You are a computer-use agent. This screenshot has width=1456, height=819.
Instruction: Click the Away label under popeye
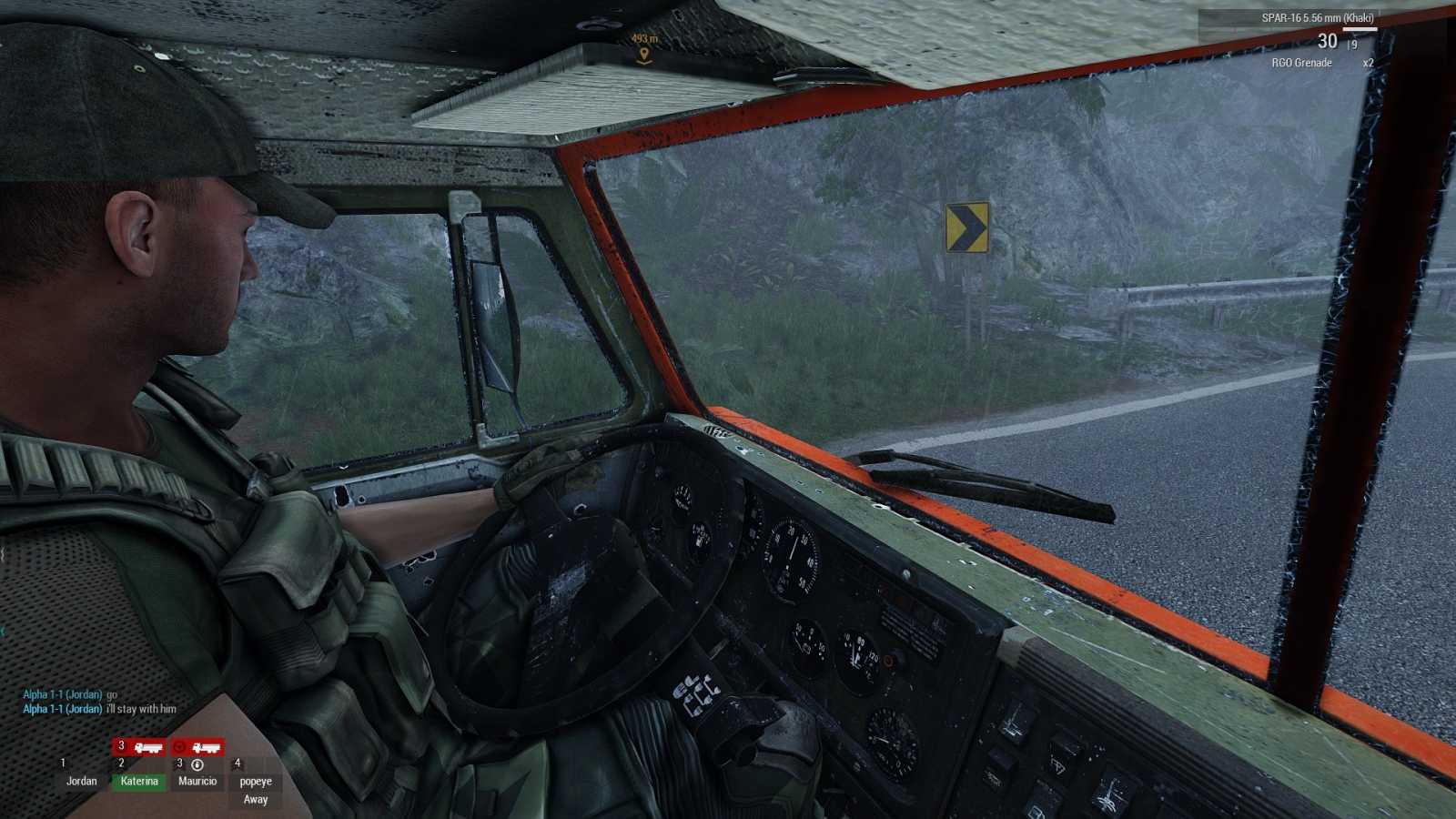tap(255, 798)
